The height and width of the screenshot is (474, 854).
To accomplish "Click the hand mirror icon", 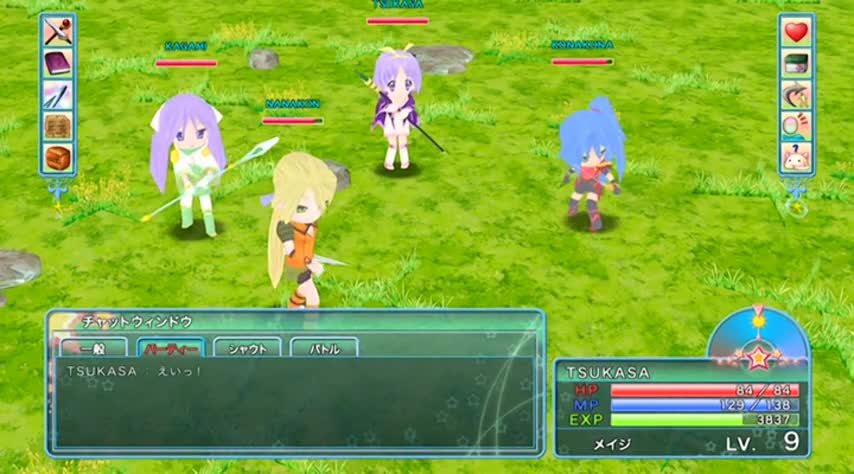I will (x=796, y=125).
